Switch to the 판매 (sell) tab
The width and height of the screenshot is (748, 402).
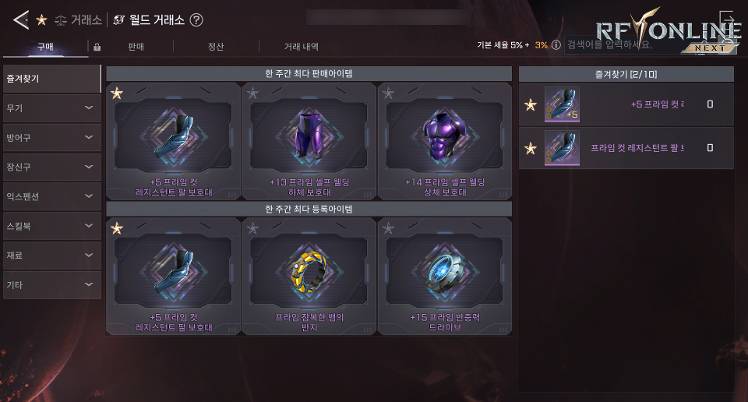[x=135, y=46]
